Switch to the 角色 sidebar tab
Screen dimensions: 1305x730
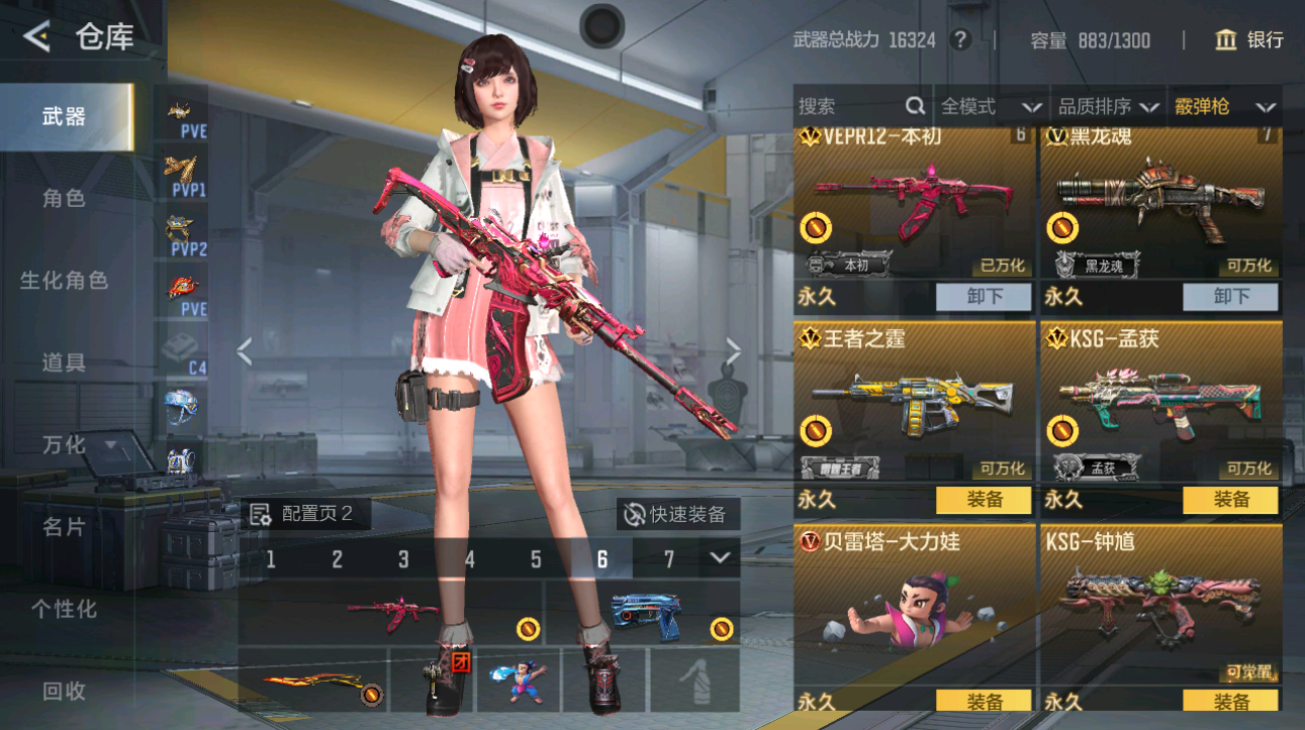[x=62, y=198]
